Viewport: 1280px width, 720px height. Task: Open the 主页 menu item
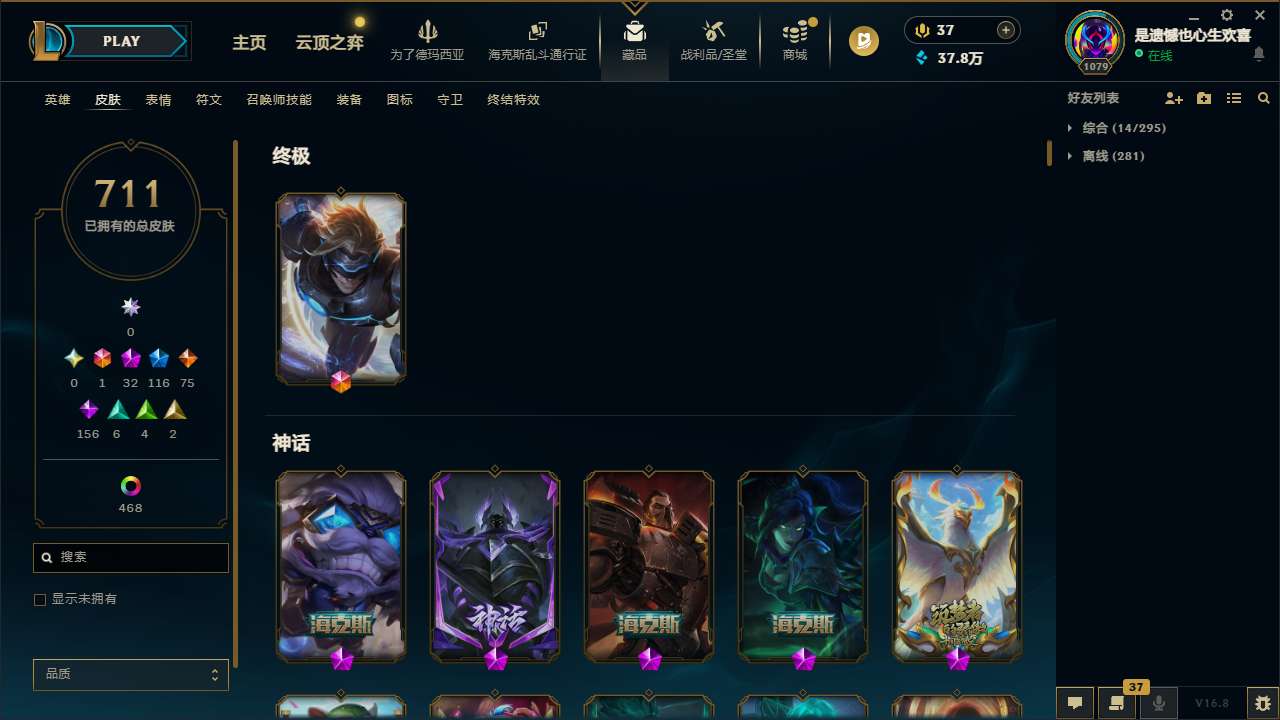click(249, 43)
